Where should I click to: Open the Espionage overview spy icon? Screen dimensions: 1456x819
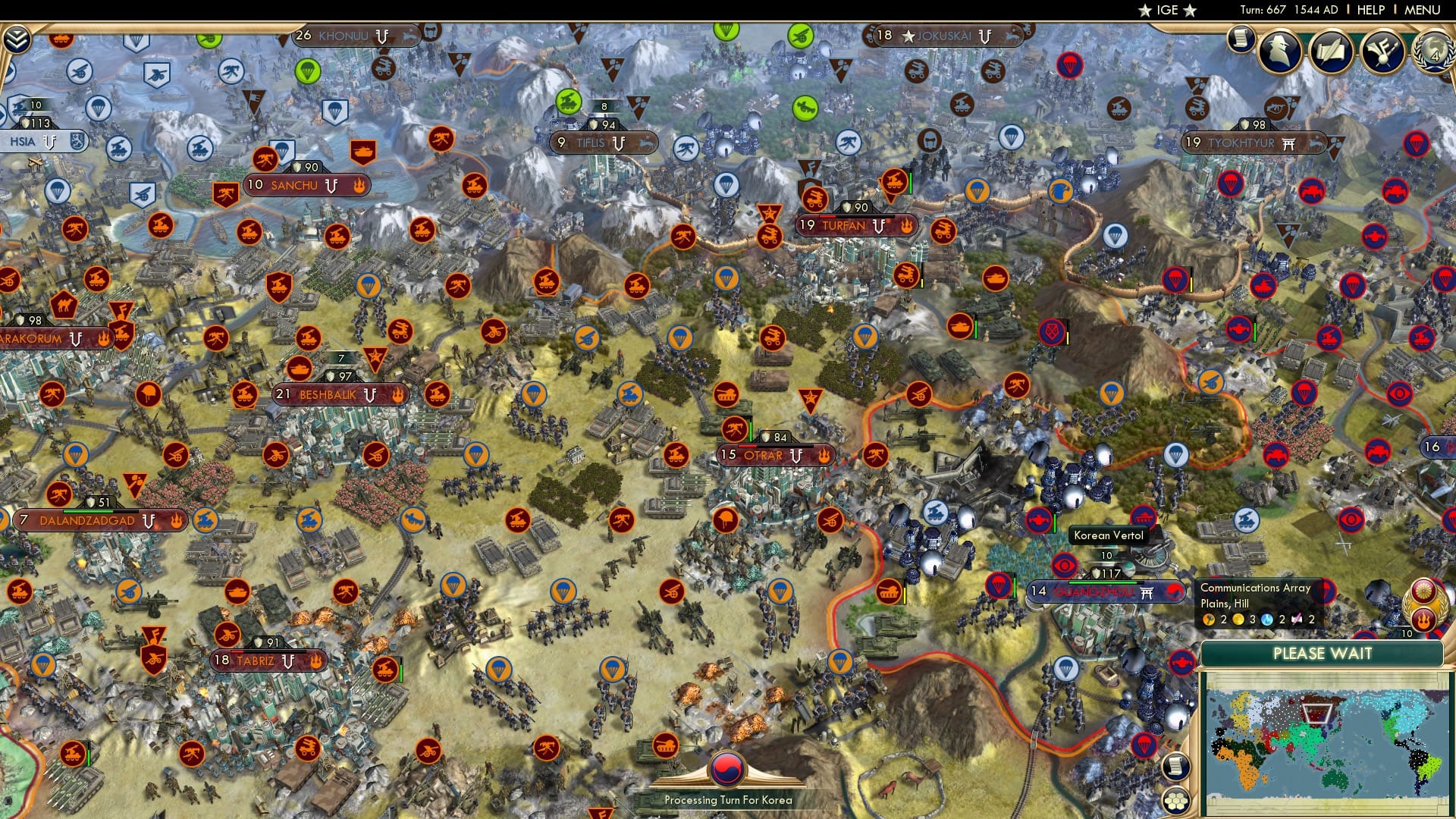tap(1279, 50)
